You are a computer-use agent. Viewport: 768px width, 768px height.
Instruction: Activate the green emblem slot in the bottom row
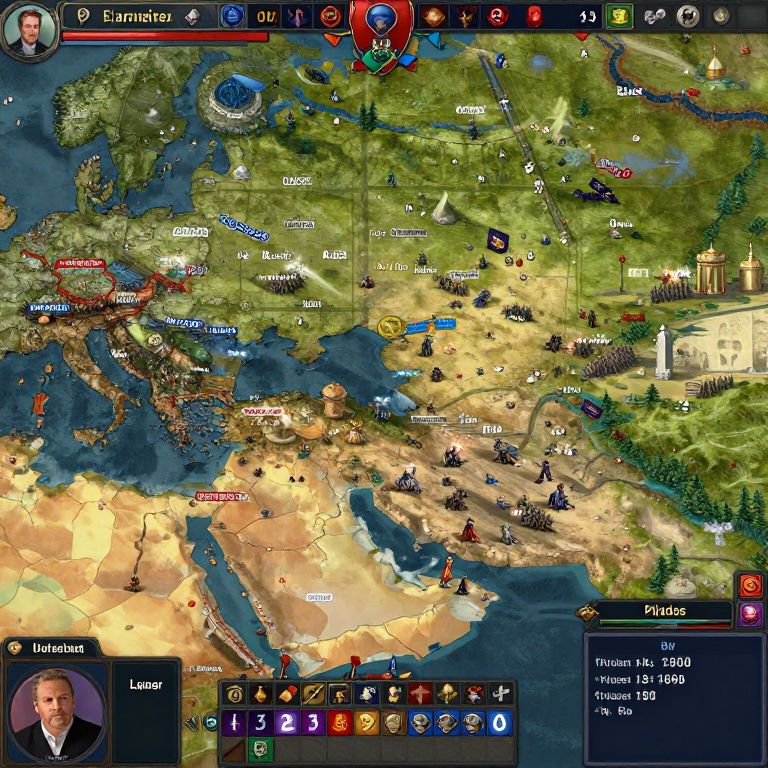260,749
